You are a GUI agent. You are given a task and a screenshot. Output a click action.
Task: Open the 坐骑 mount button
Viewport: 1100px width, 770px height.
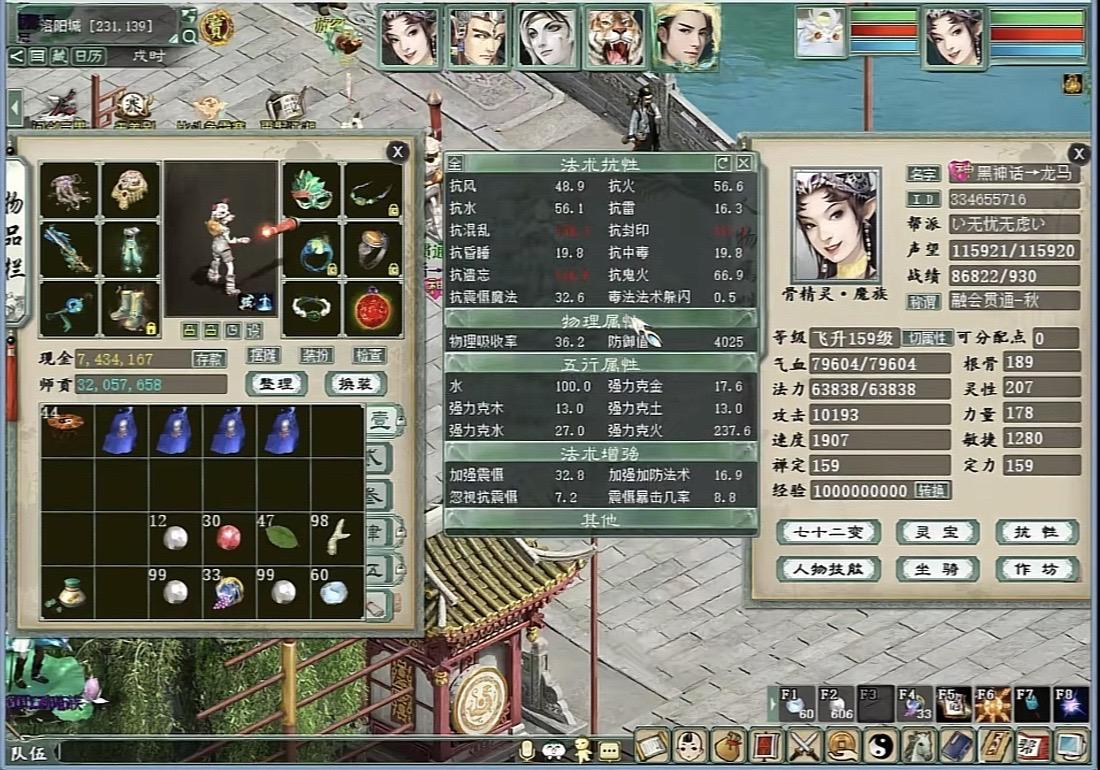(936, 569)
